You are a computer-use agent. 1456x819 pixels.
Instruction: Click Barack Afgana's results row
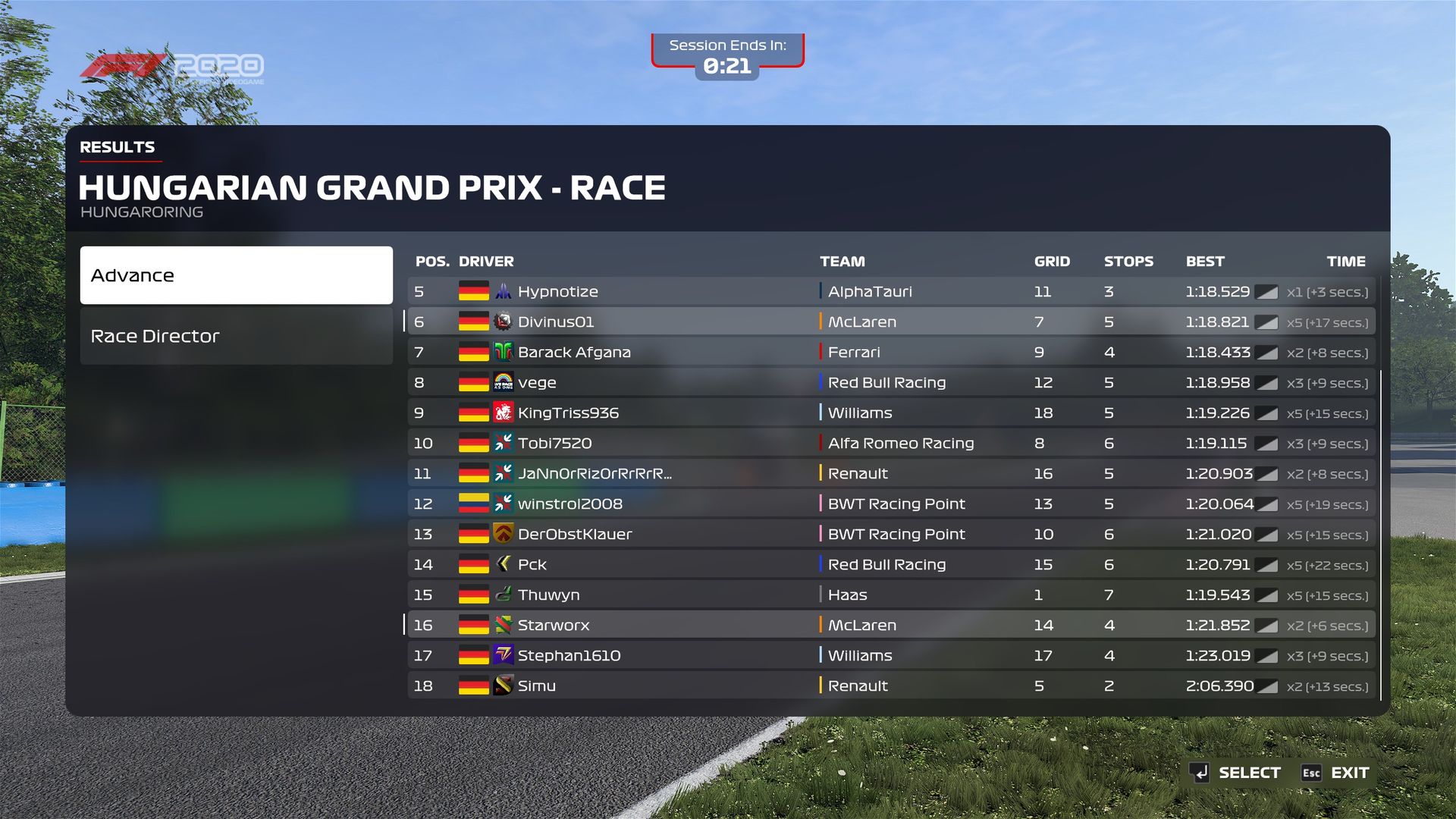[891, 353]
